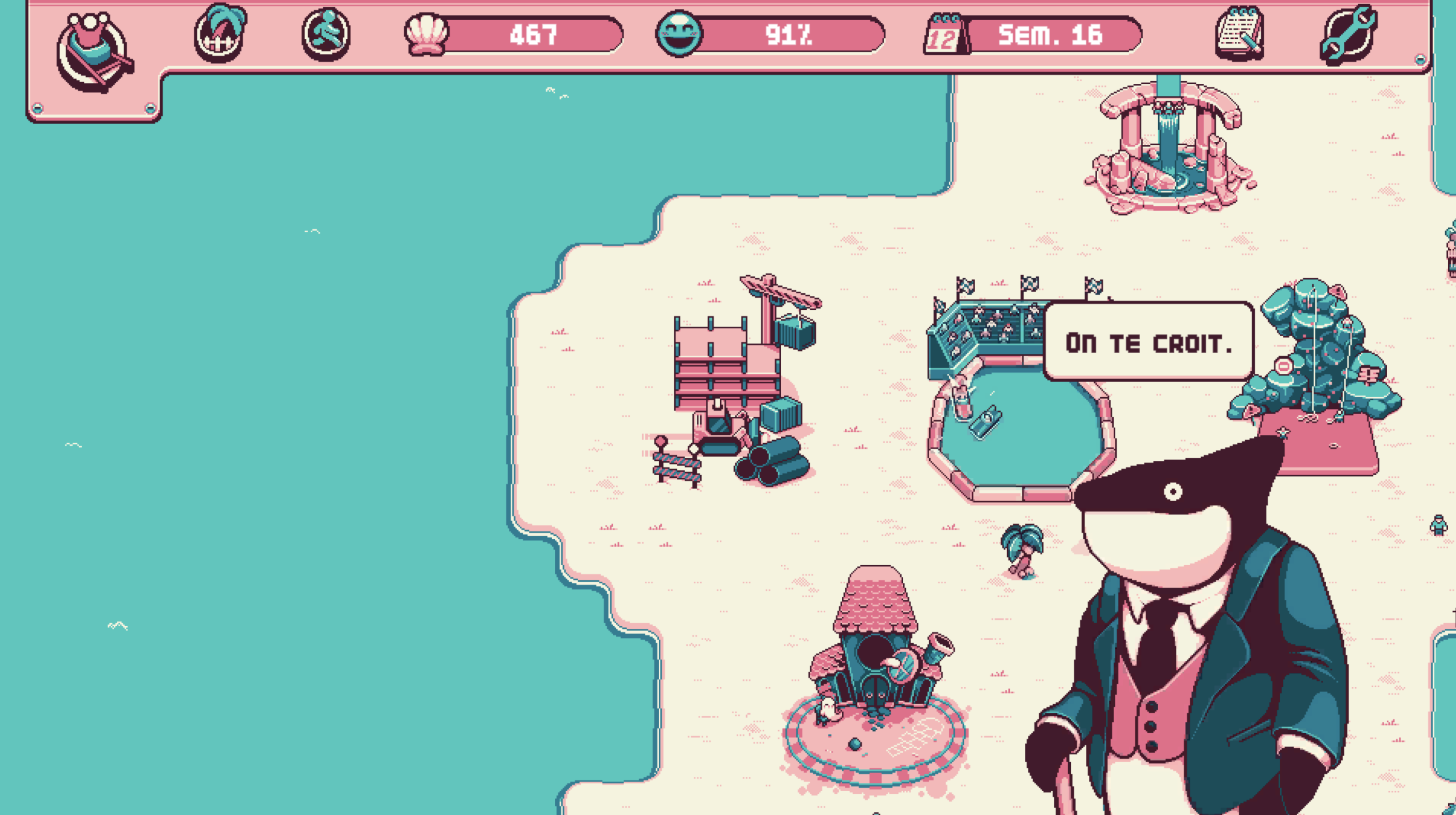Advance the "On te croit." dialogue bubble

coord(1148,342)
